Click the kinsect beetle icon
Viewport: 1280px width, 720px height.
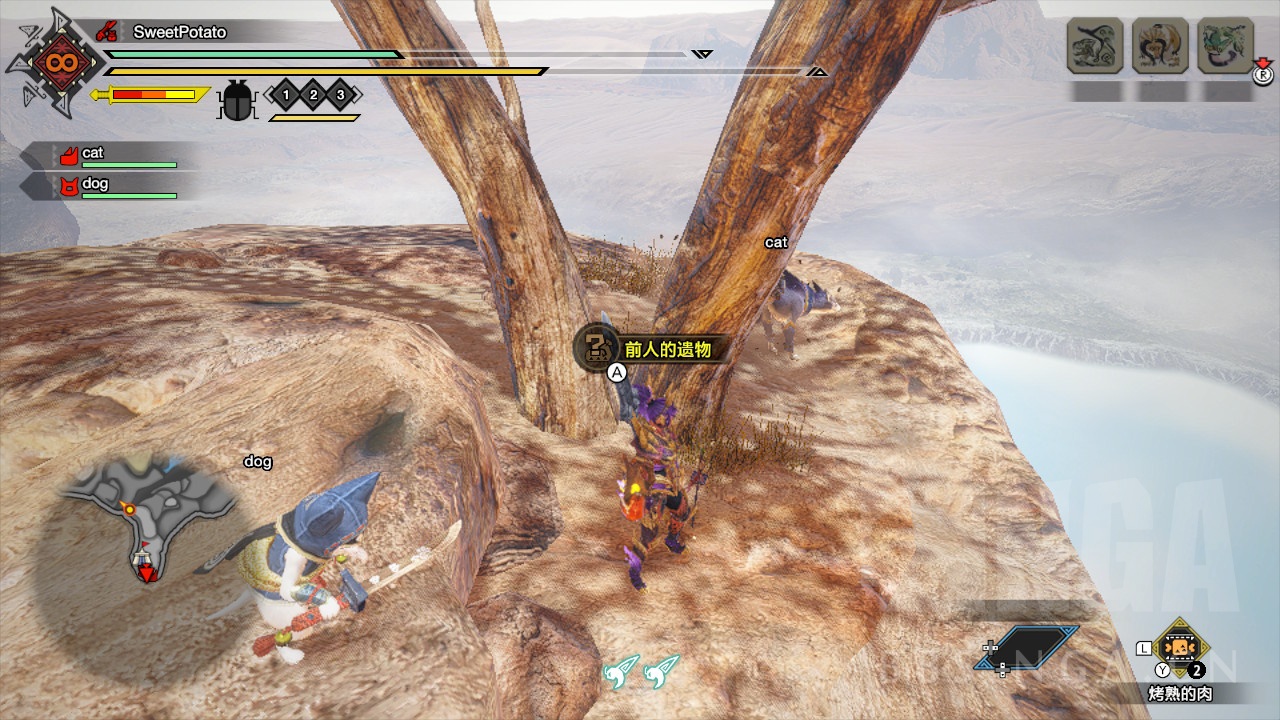(238, 99)
